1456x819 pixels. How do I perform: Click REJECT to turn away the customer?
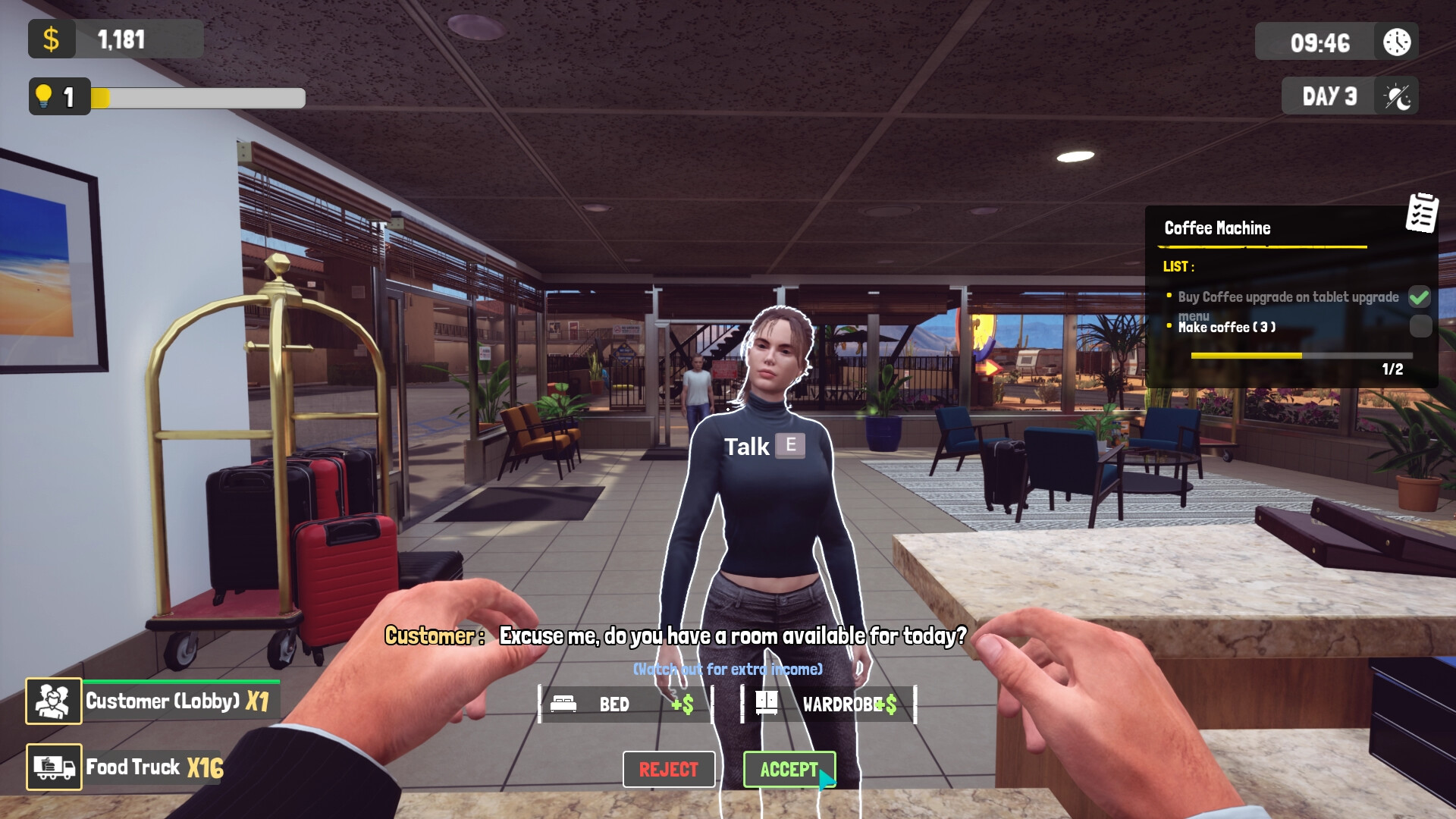(669, 769)
